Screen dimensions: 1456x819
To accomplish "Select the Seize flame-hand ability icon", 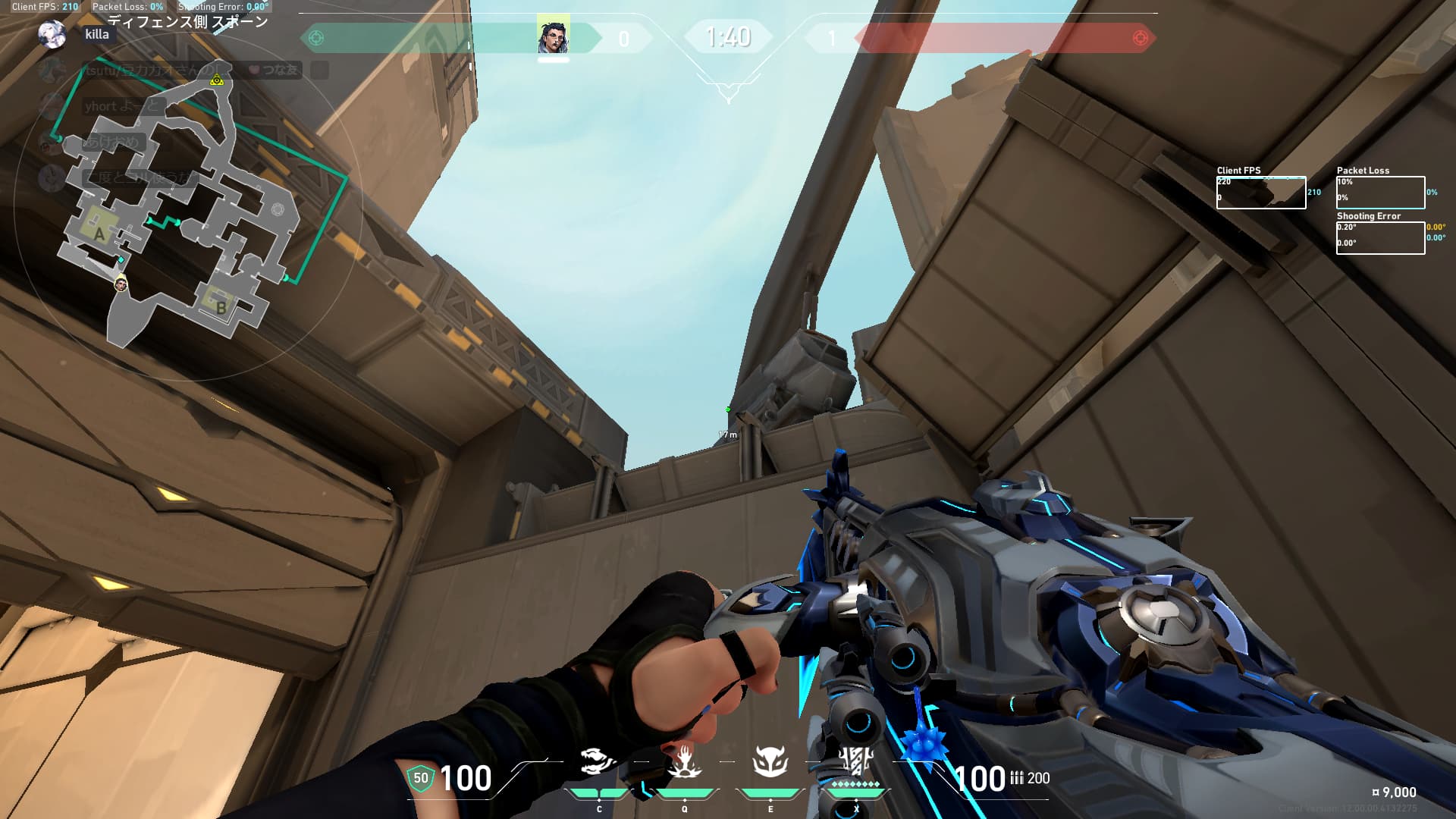I will [684, 761].
